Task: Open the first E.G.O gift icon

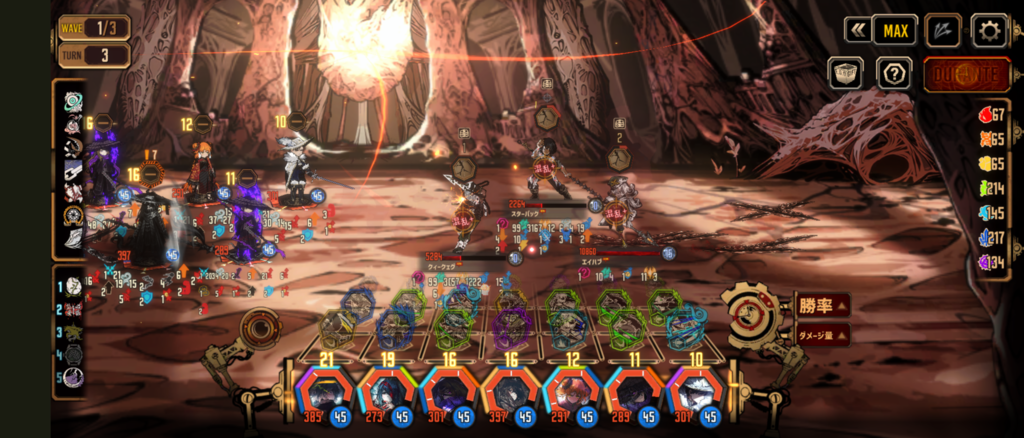Action: (73, 101)
